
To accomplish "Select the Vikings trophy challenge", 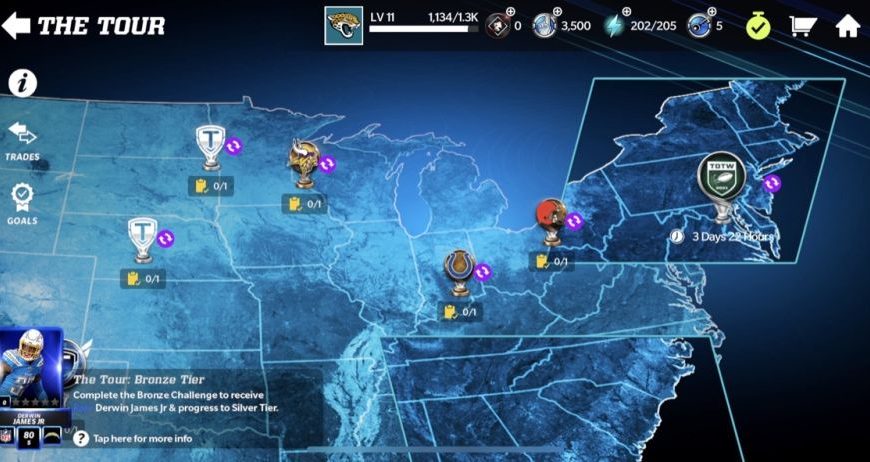I will (304, 162).
